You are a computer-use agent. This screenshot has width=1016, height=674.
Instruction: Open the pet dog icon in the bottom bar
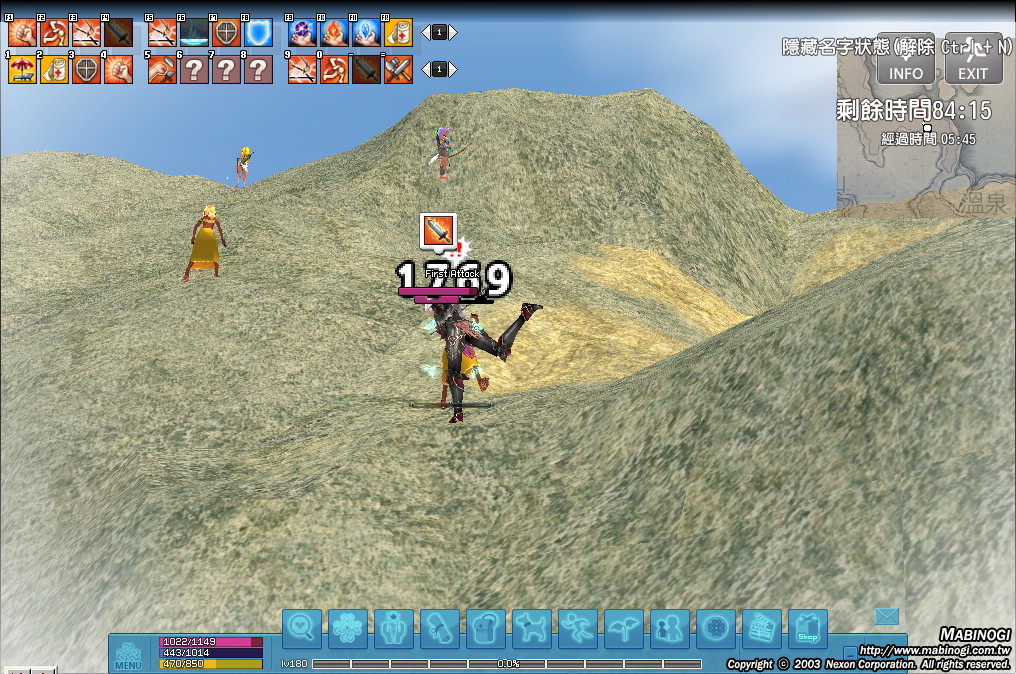click(532, 629)
